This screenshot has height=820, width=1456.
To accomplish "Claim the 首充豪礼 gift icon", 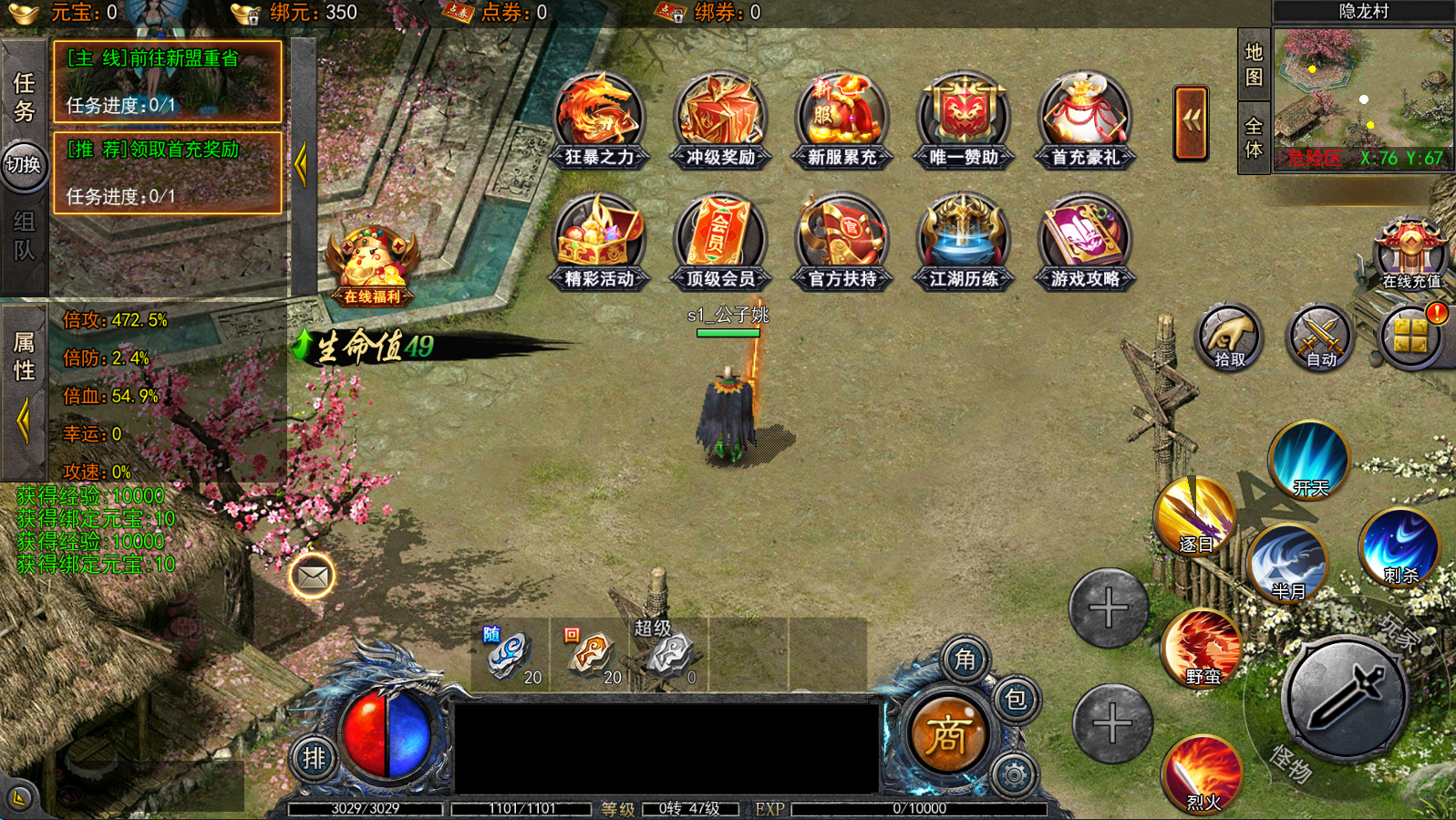I will point(1084,120).
